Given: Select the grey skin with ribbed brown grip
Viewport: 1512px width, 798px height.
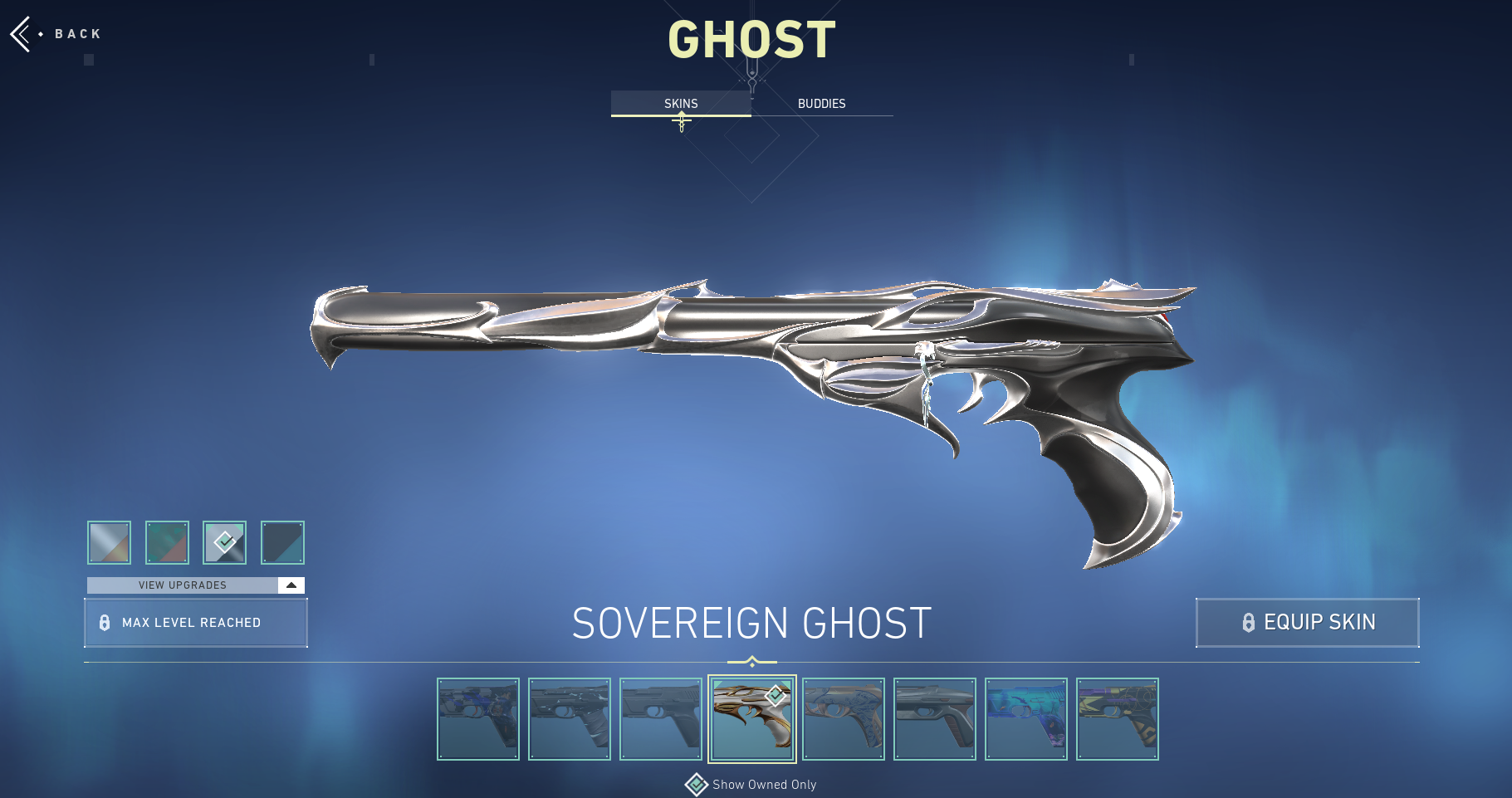Looking at the screenshot, I should tap(935, 719).
